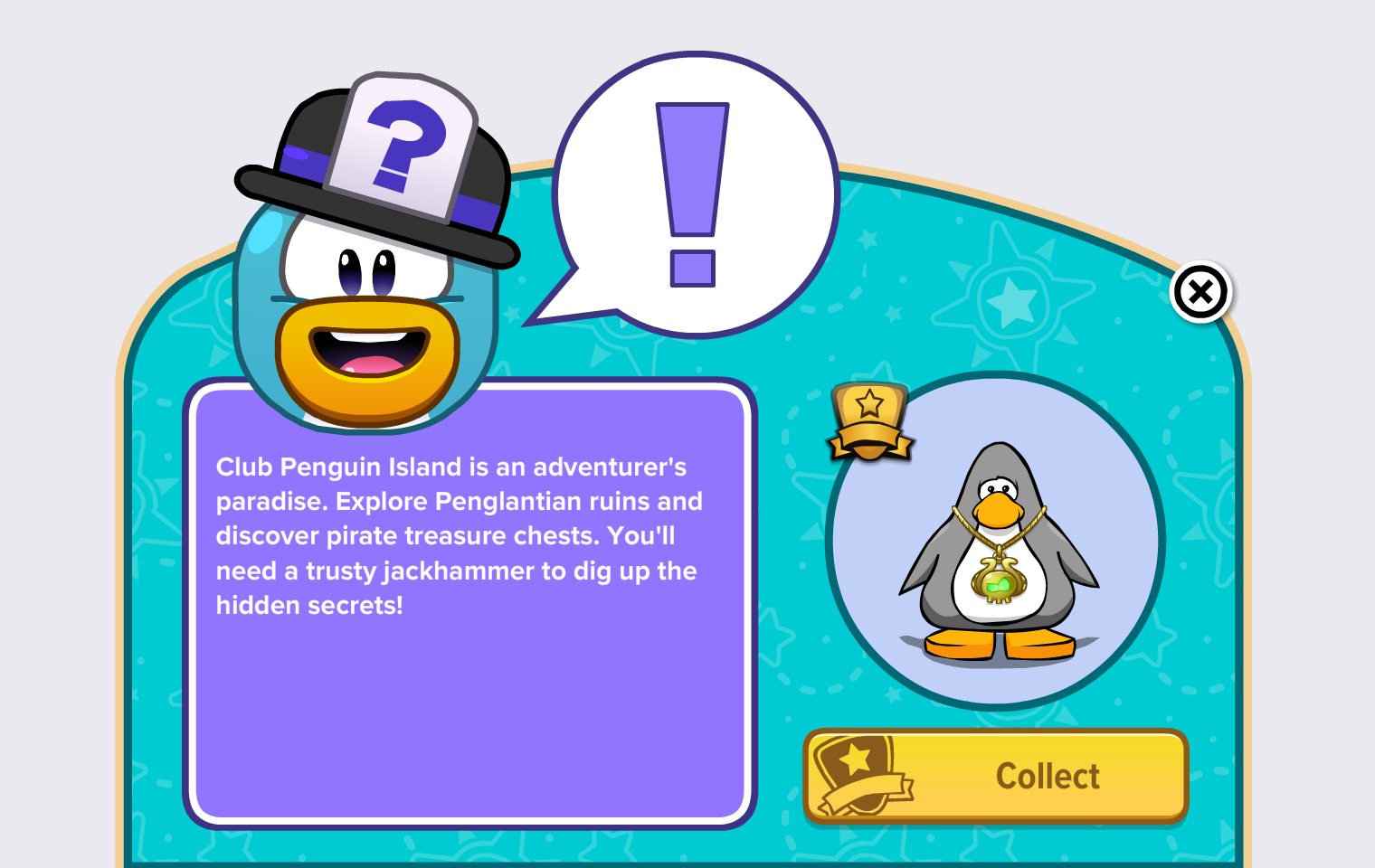Screen dimensions: 1375x868
Task: Click the speech bubble above the mascot
Action: pos(697,190)
